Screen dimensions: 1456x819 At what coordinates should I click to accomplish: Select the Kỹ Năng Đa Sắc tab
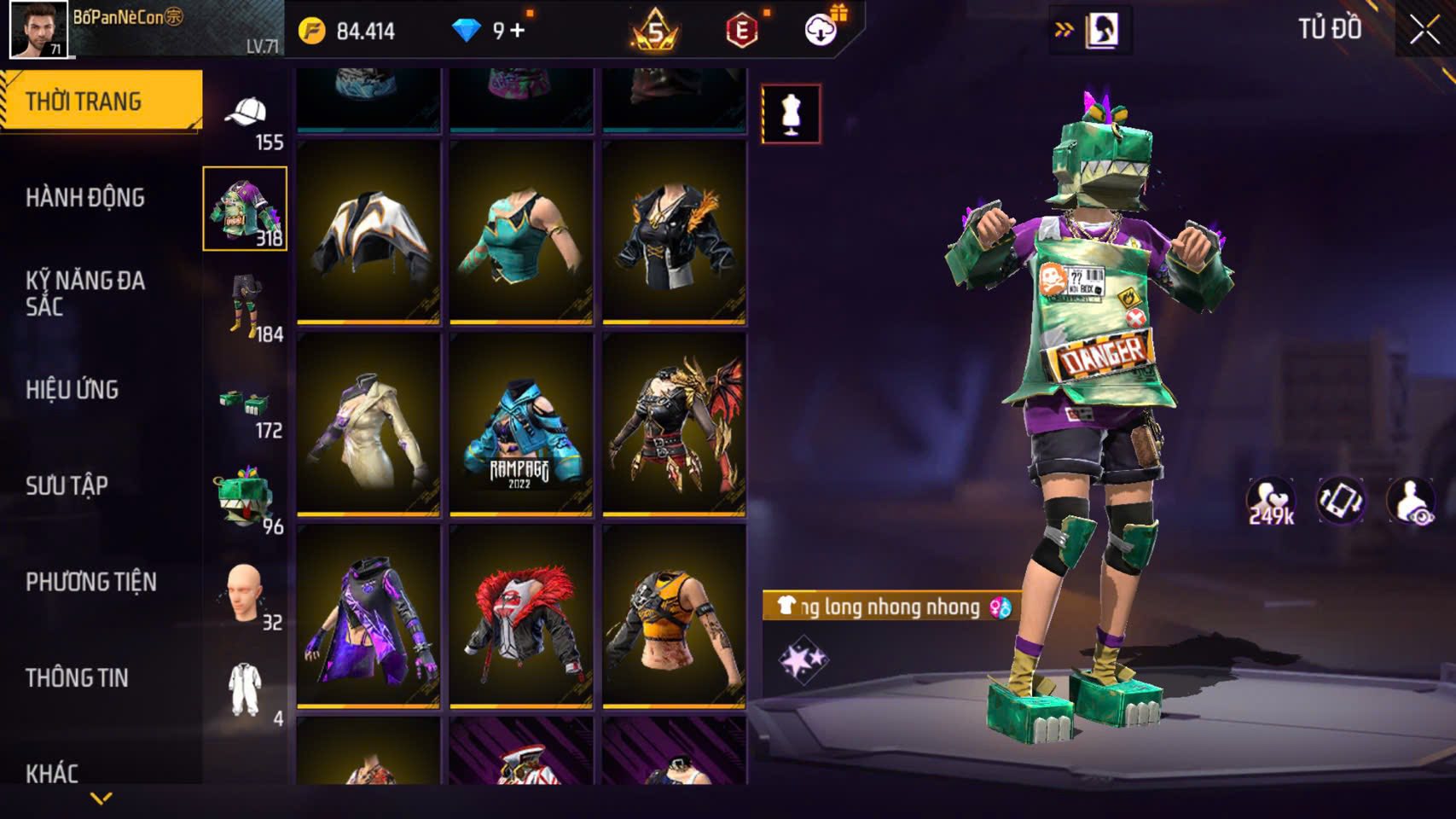(x=85, y=293)
